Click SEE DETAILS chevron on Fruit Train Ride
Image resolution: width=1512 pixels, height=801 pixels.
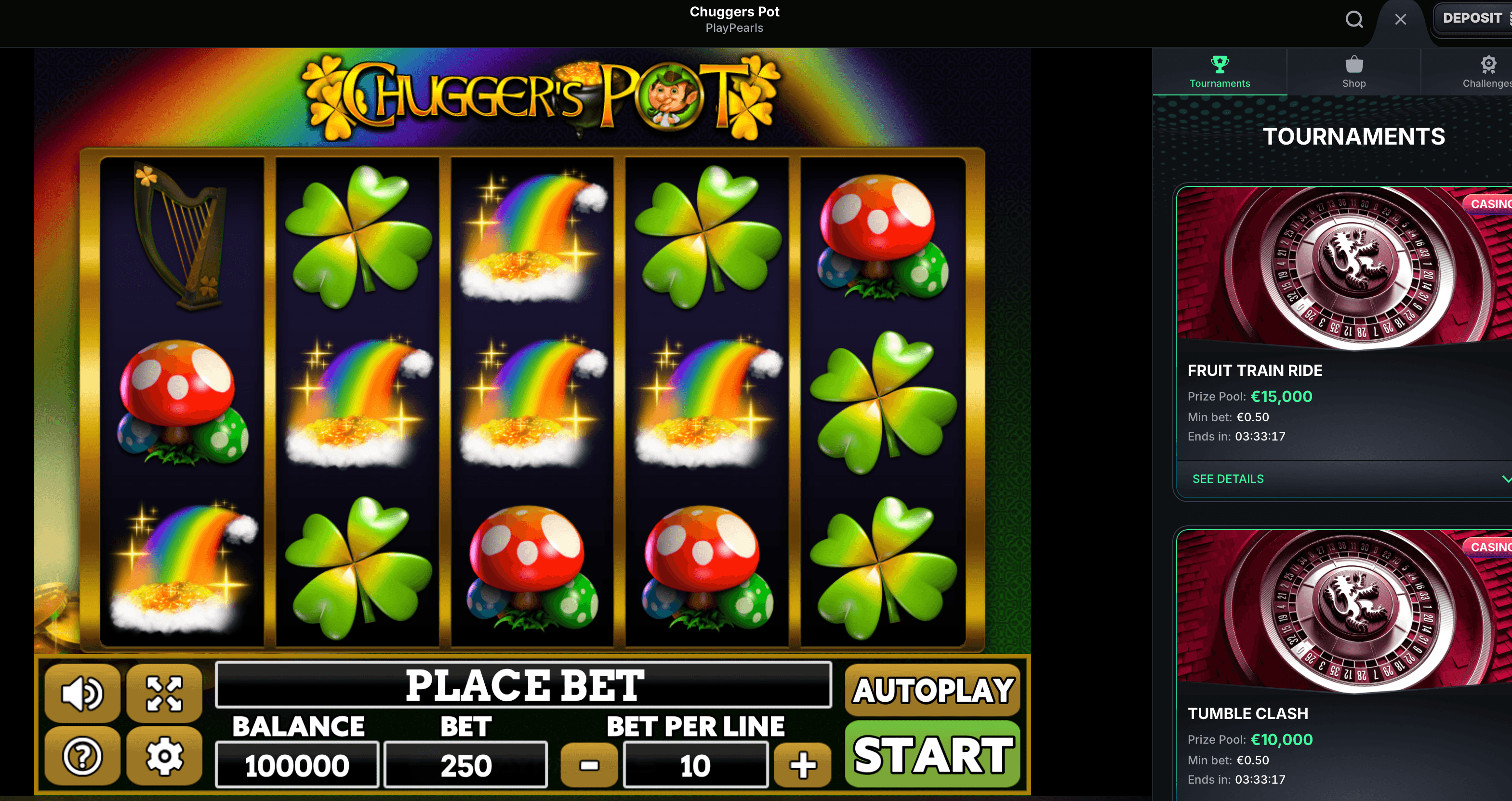pyautogui.click(x=1506, y=479)
